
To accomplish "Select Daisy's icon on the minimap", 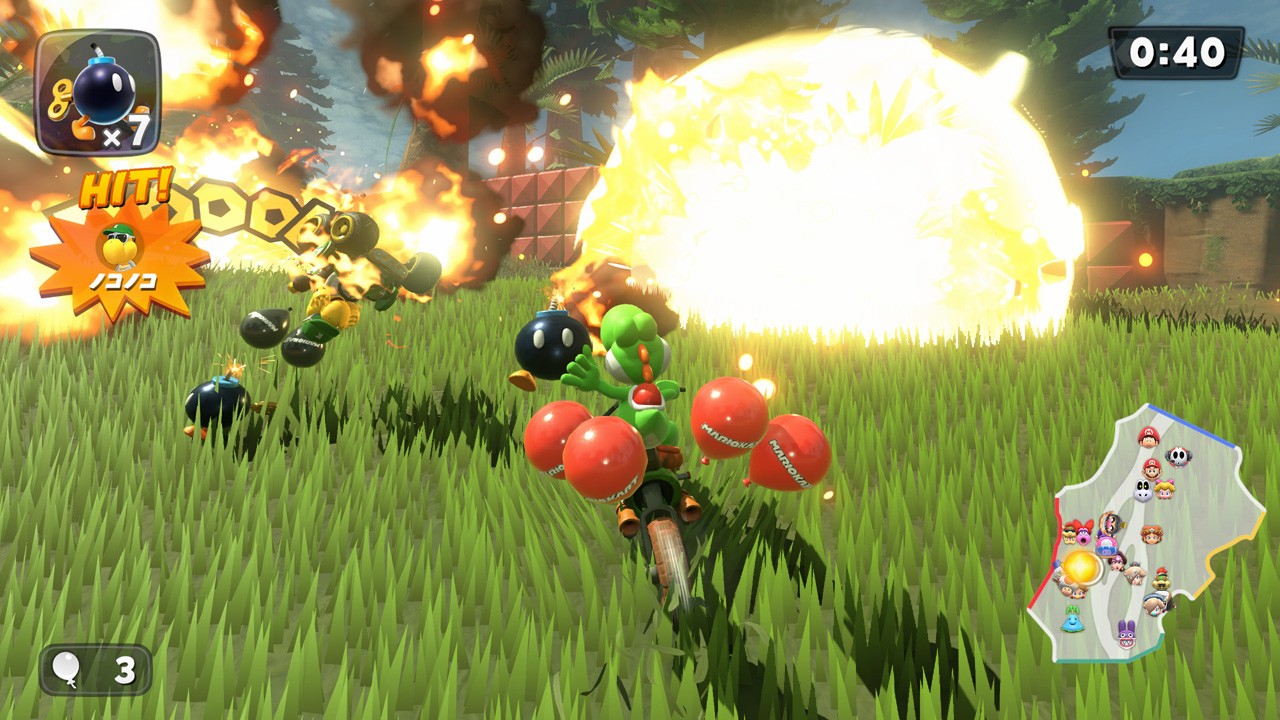I will click(1152, 536).
